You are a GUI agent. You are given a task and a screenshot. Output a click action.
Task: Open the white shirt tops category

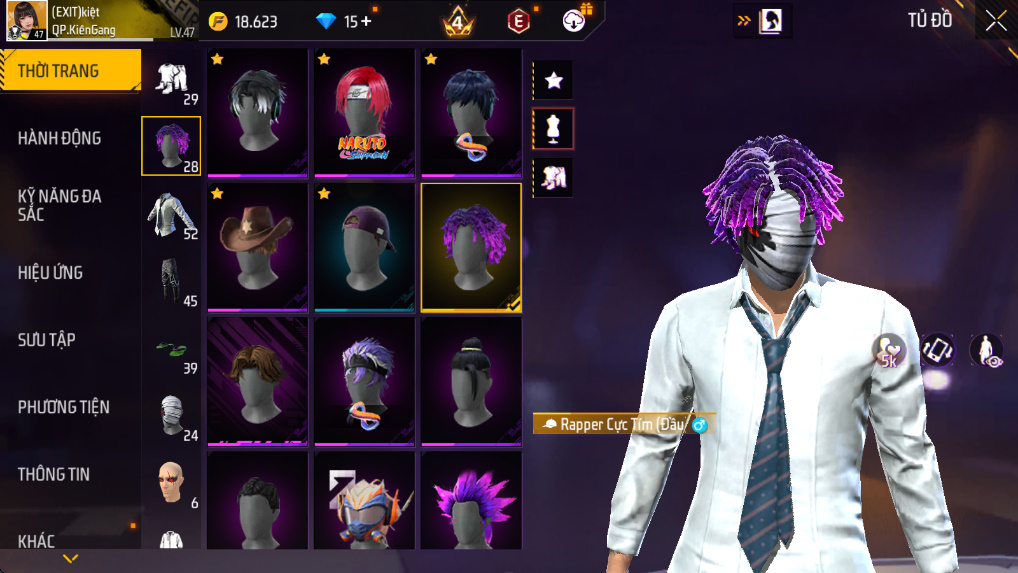171,215
